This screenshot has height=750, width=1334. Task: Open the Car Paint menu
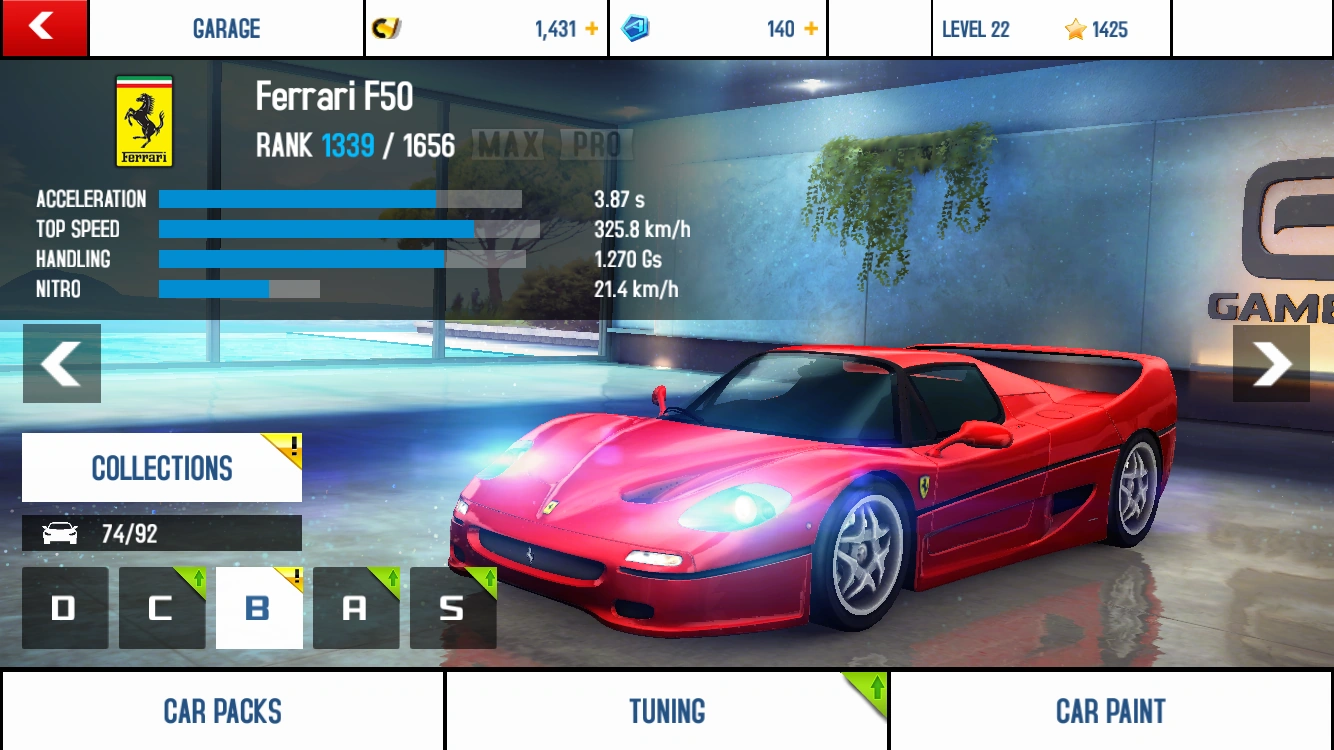coord(1111,711)
